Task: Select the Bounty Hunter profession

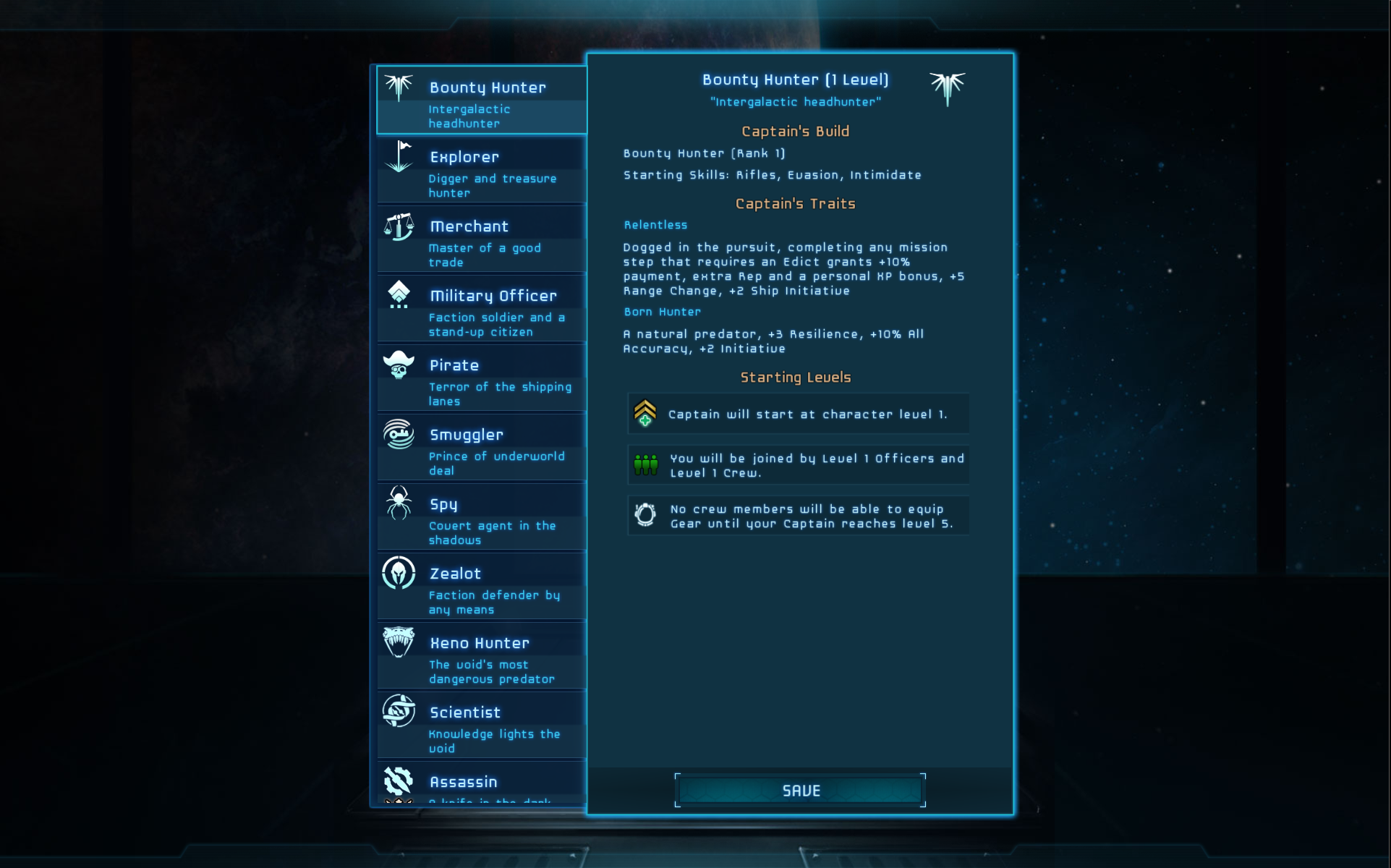Action: (x=482, y=101)
